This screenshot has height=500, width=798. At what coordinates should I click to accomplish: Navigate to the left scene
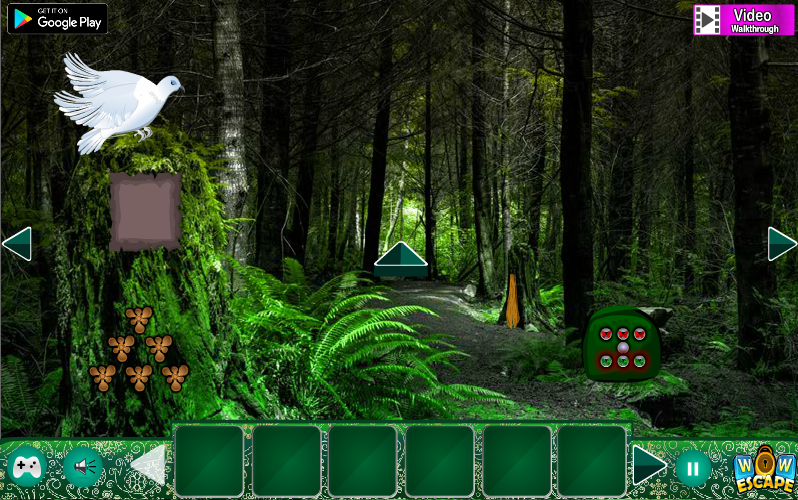[x=17, y=243]
